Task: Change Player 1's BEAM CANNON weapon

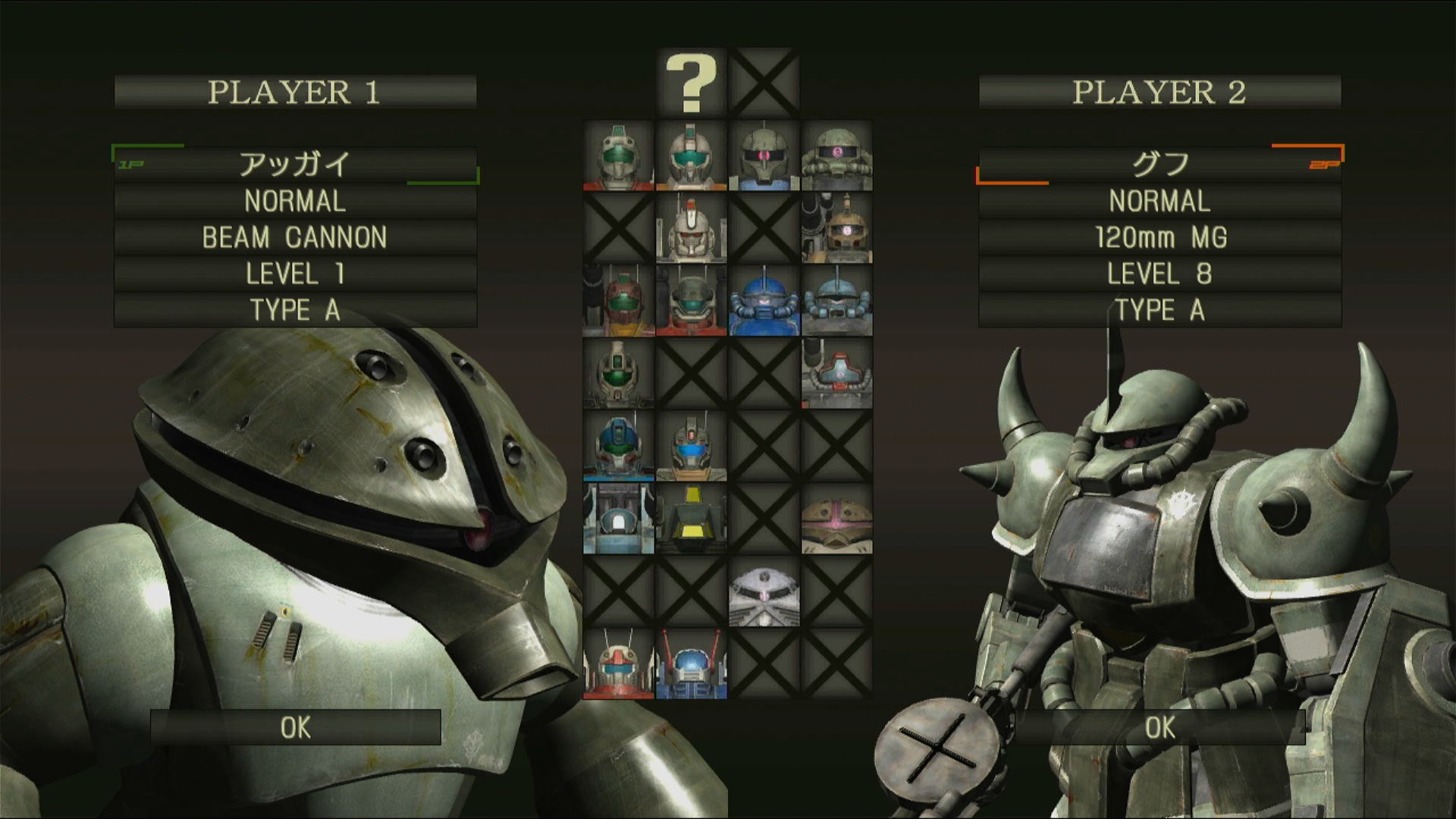Action: [295, 237]
